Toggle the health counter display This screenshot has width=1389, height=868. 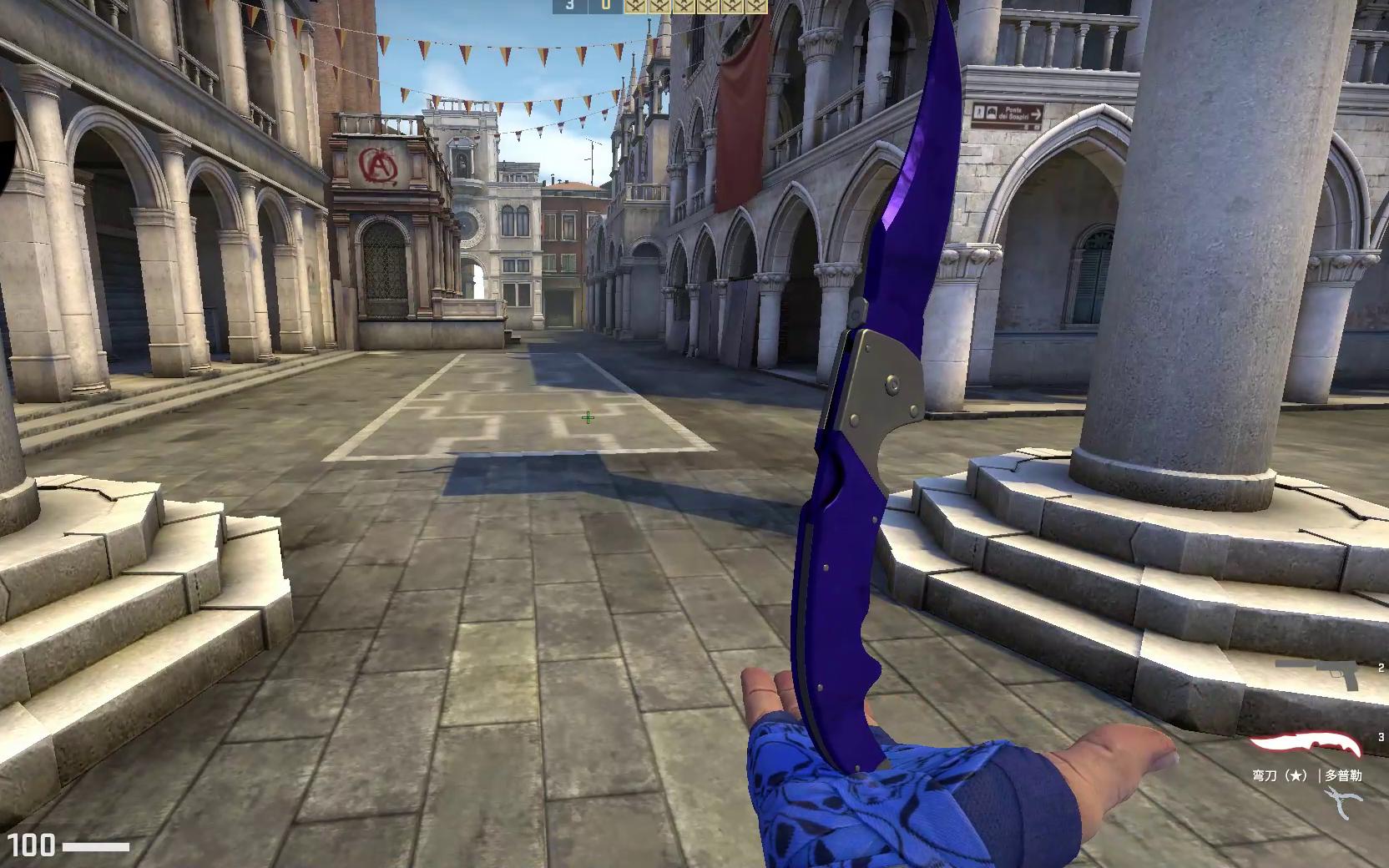33,846
